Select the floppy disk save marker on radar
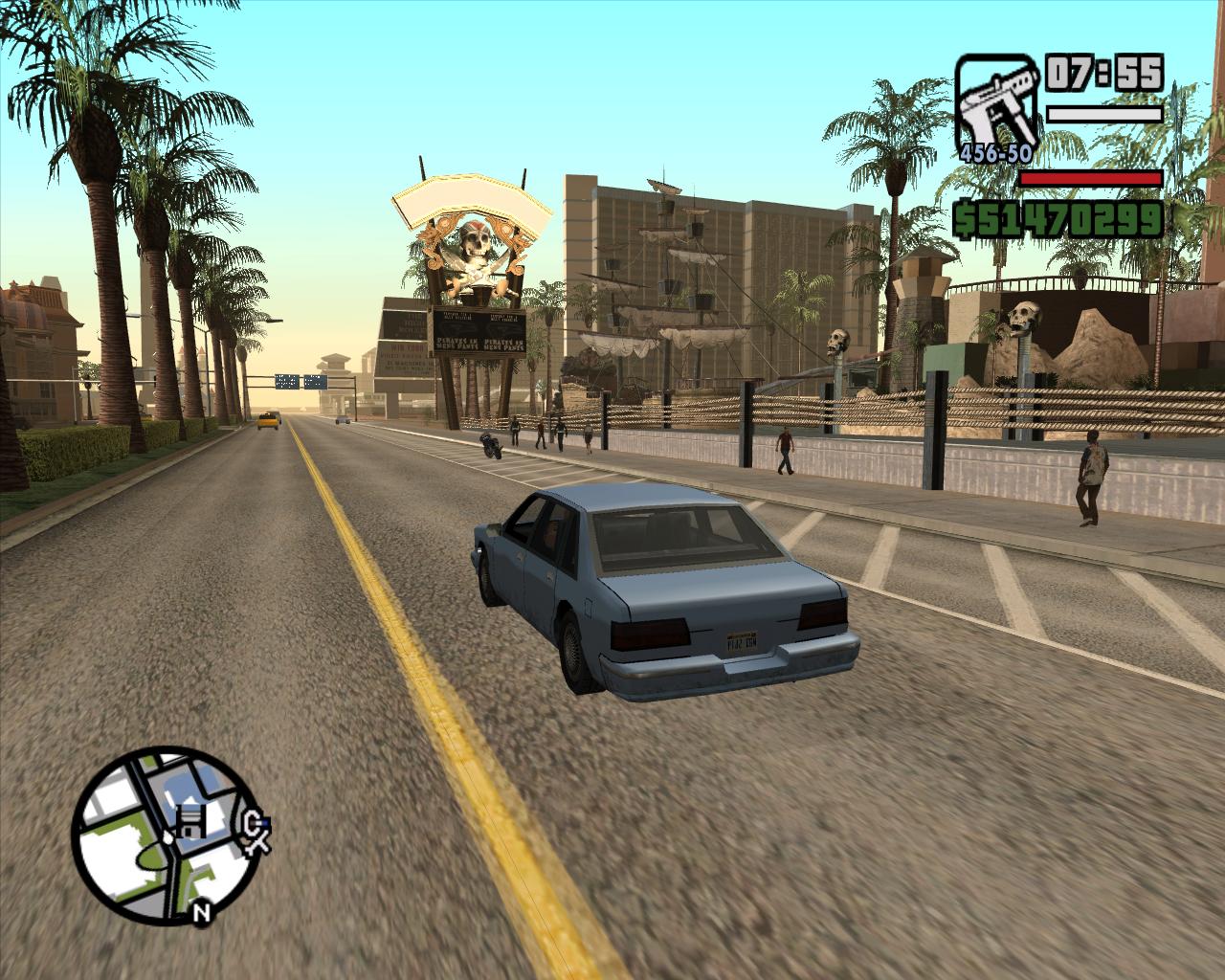The height and width of the screenshot is (980, 1225). tap(191, 820)
